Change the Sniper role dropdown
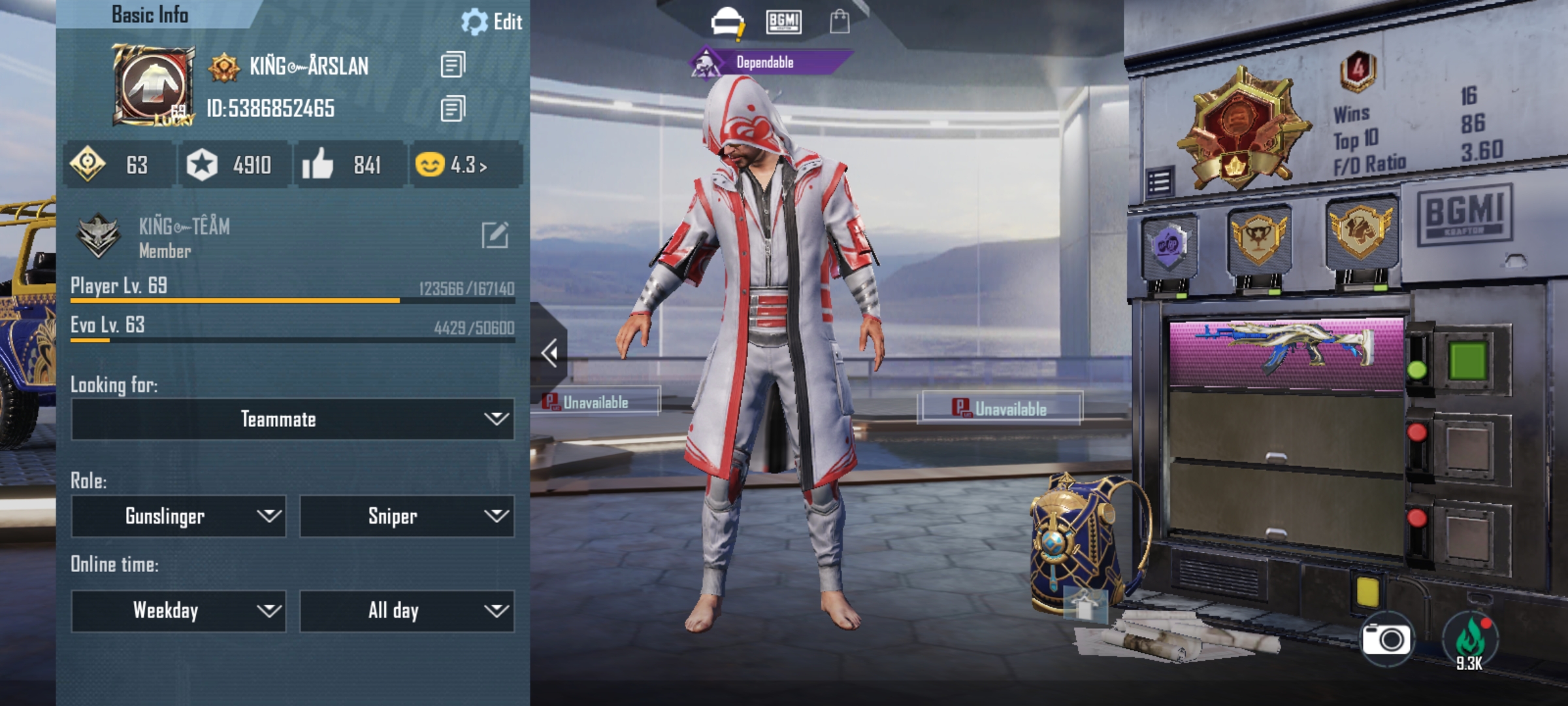The height and width of the screenshot is (706, 1568). (406, 516)
